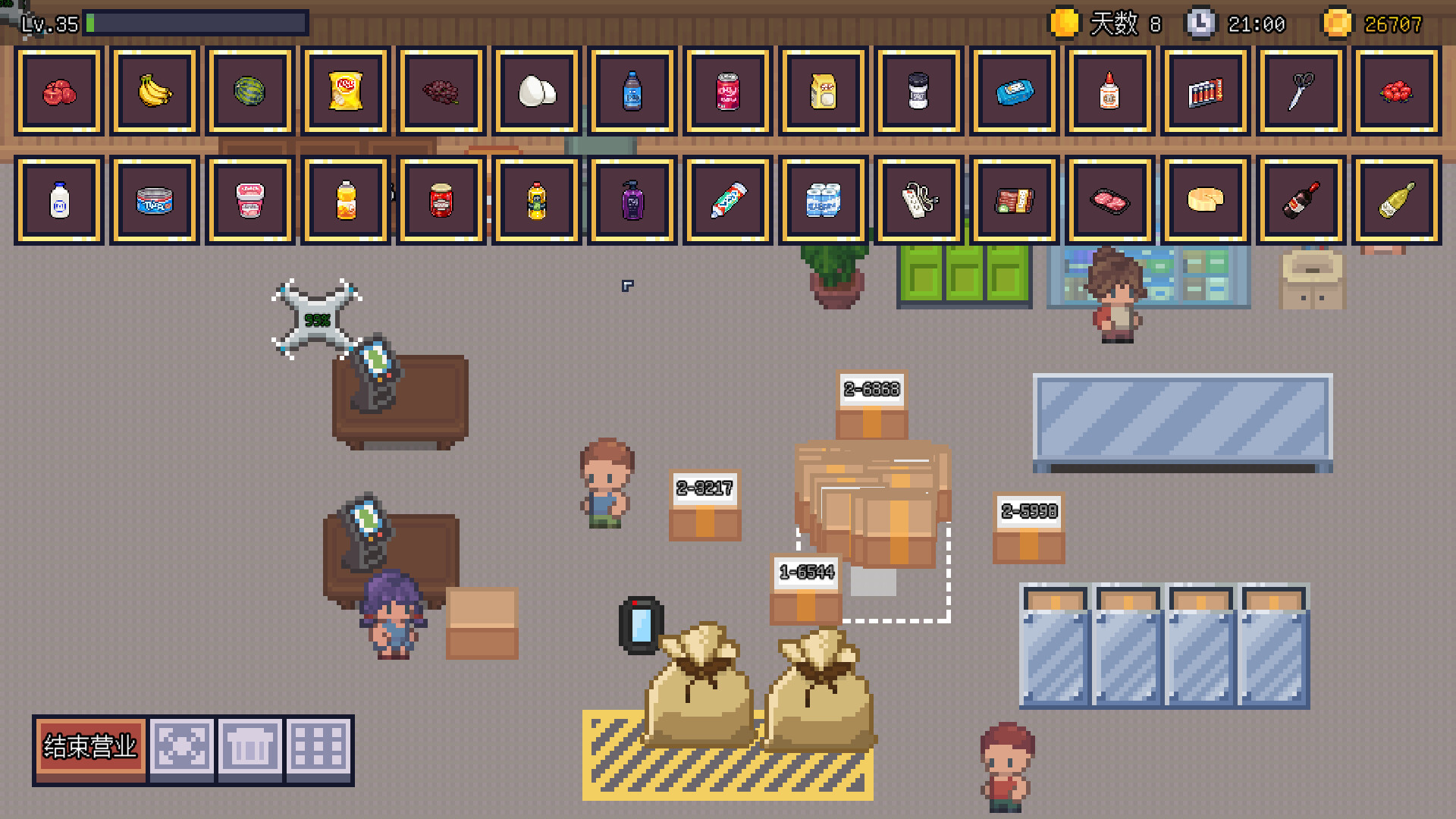Click the milk carton shelf slot
Screen dimensions: 1456x819
[58, 201]
